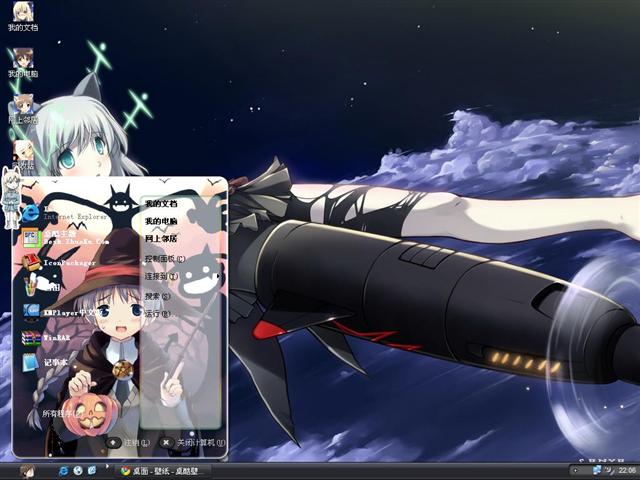Click the anime-face Start button on the taskbar
This screenshot has height=480, width=640.
tap(27, 471)
